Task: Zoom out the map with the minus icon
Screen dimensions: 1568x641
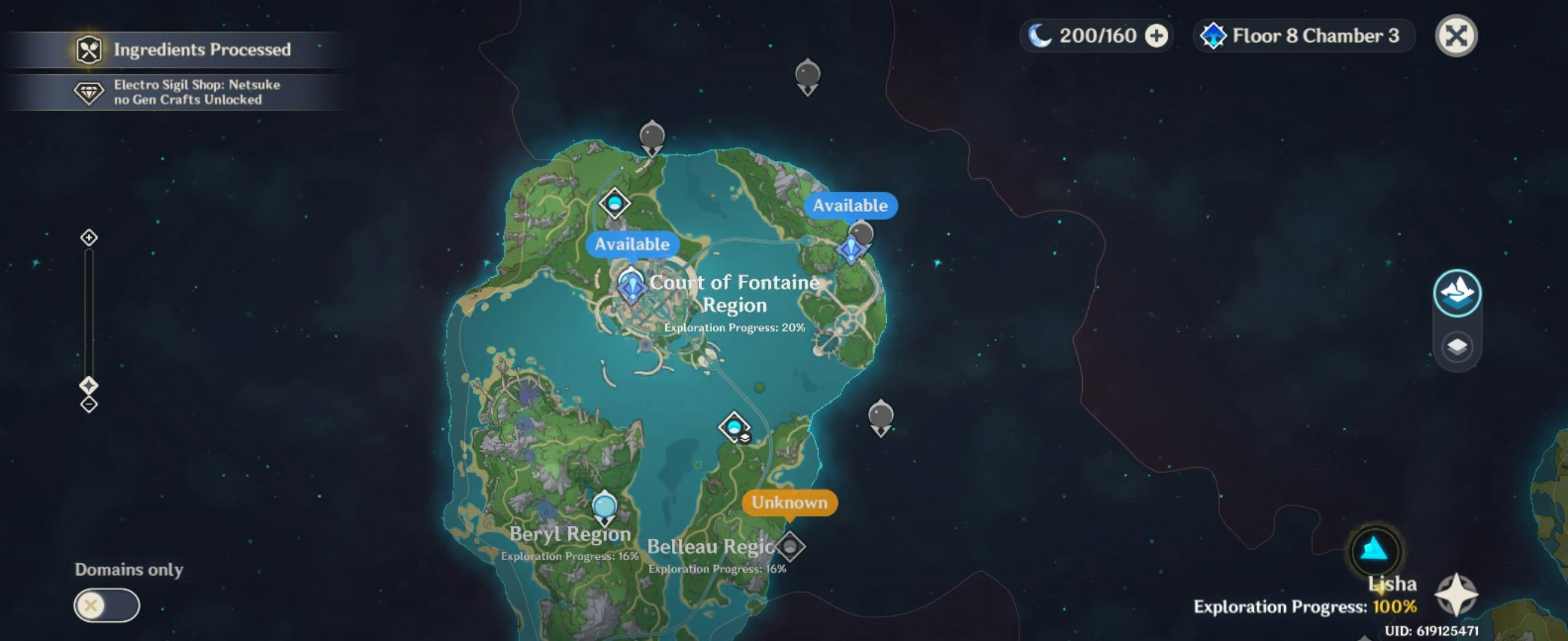Action: pyautogui.click(x=89, y=404)
